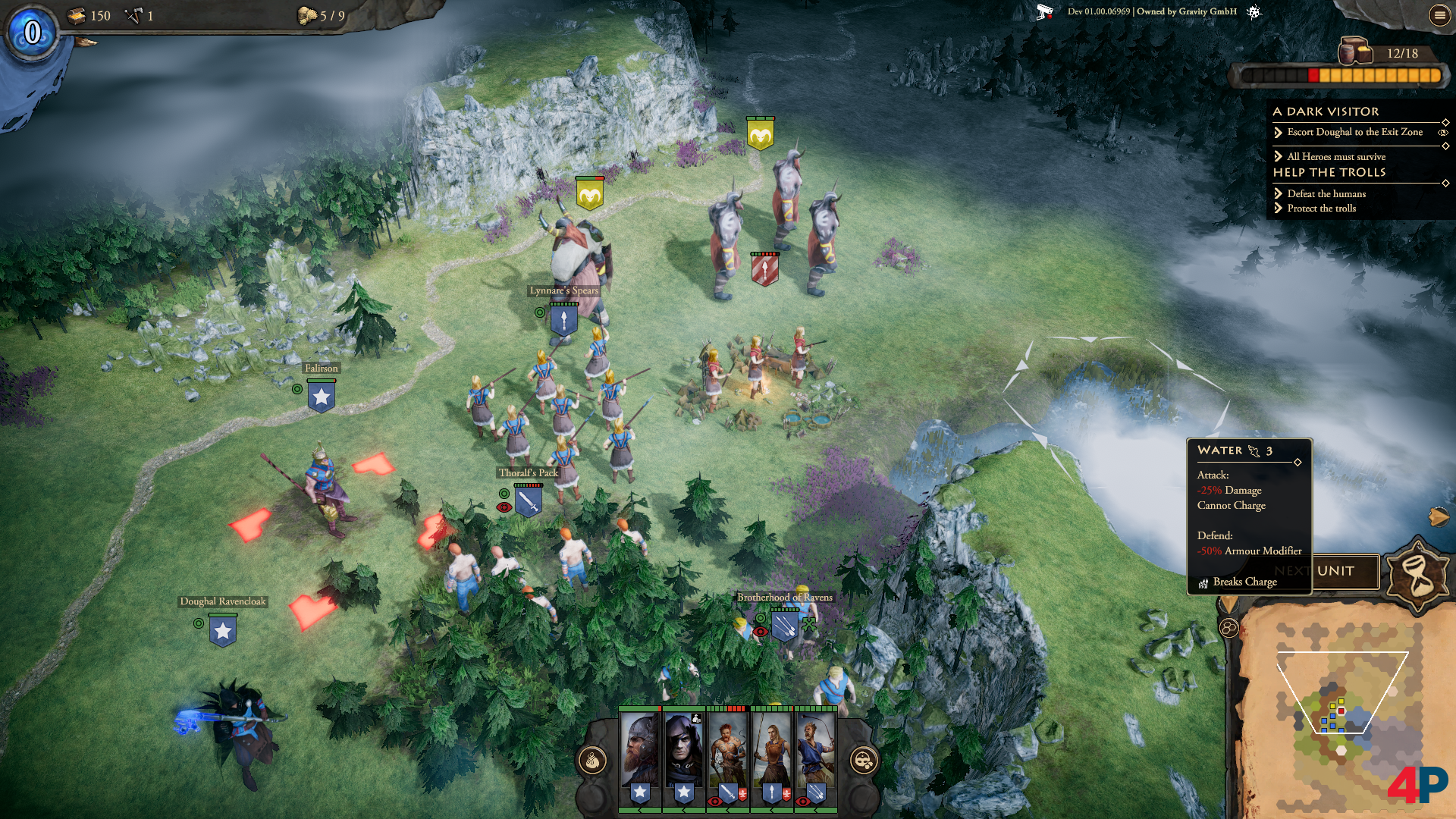
Task: Open the loot bag inventory button
Action: pyautogui.click(x=592, y=760)
